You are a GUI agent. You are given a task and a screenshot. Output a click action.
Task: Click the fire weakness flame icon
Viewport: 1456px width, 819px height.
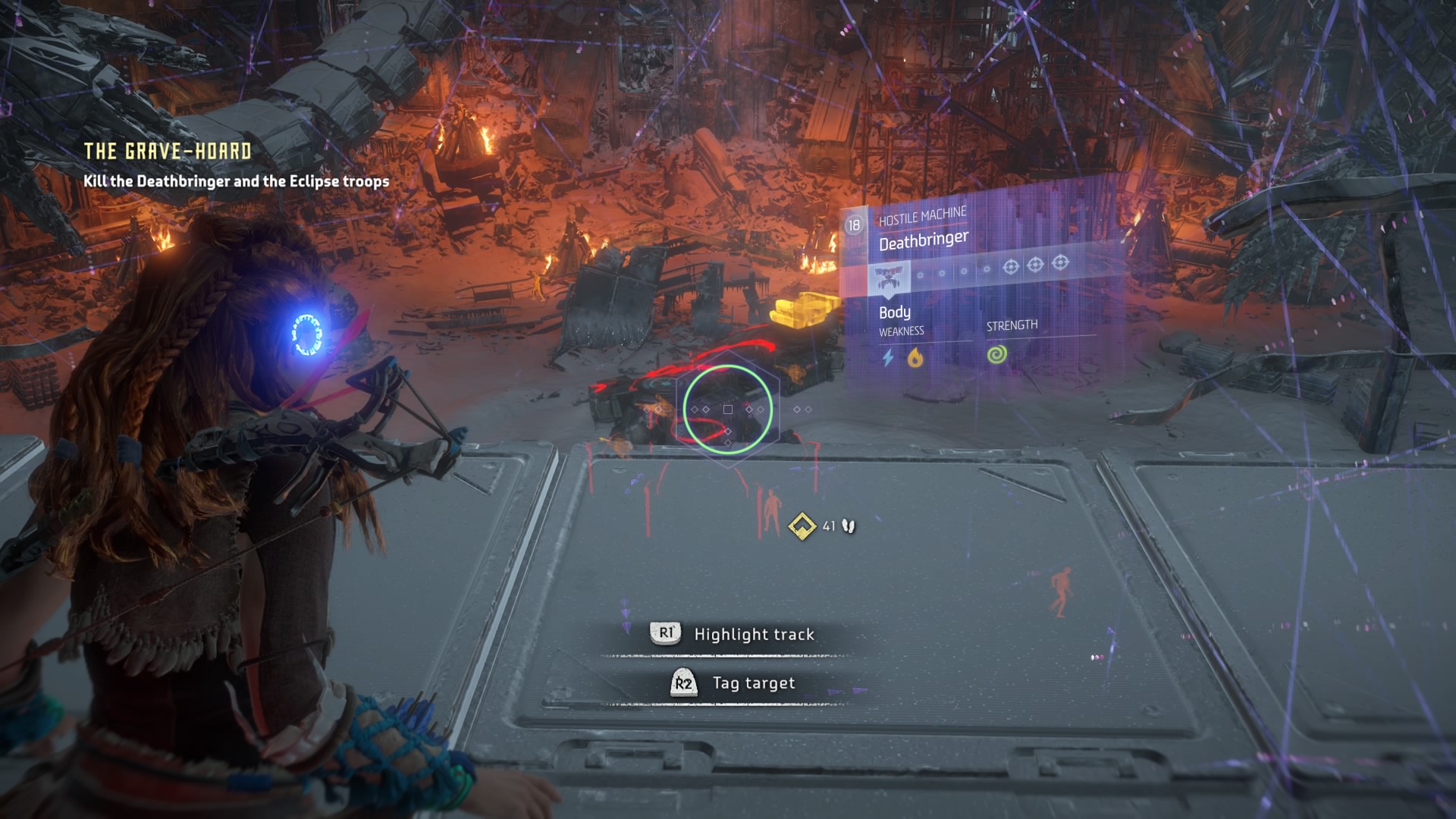pyautogui.click(x=915, y=357)
